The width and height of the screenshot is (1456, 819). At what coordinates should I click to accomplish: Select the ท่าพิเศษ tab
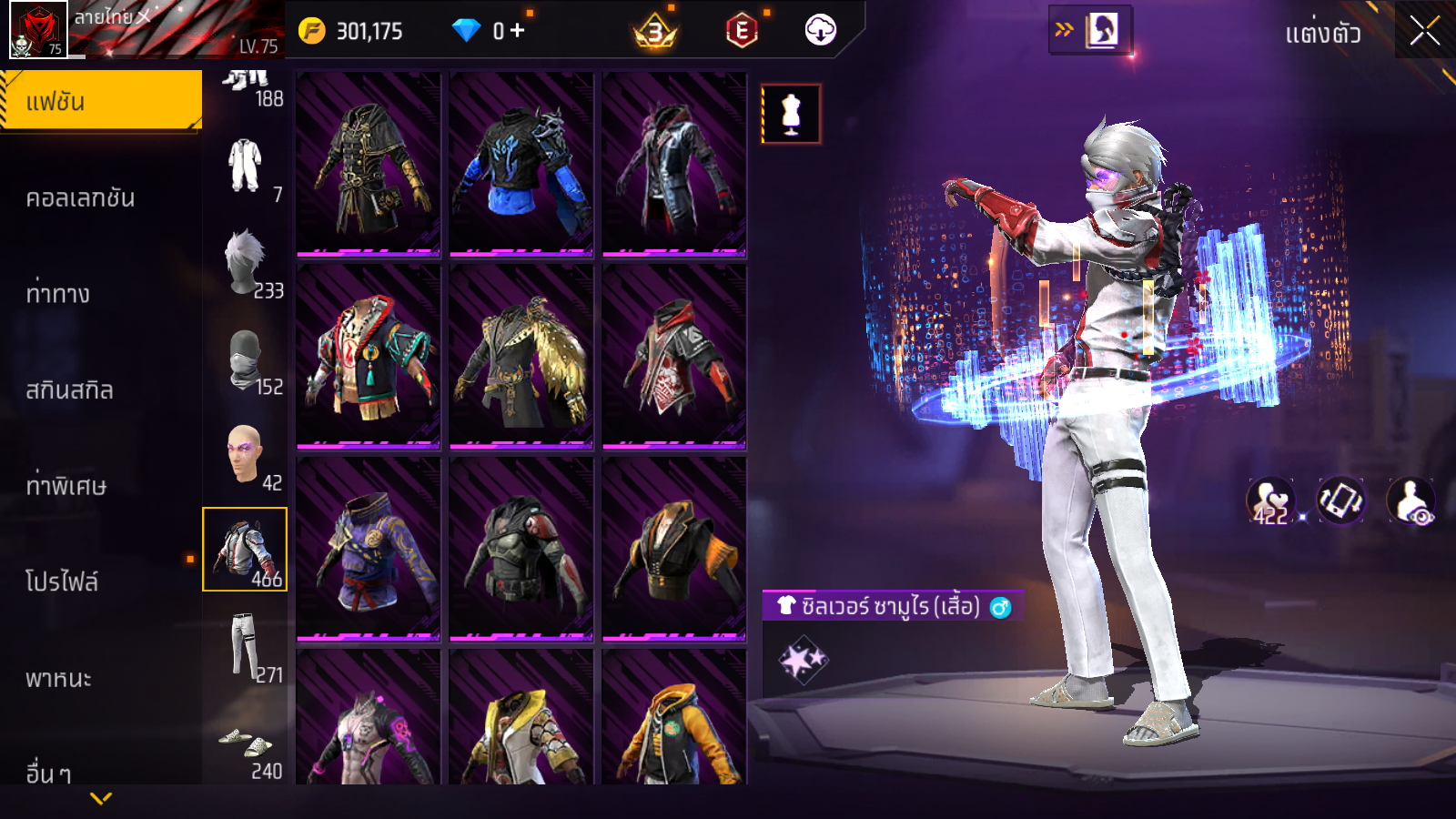click(66, 485)
